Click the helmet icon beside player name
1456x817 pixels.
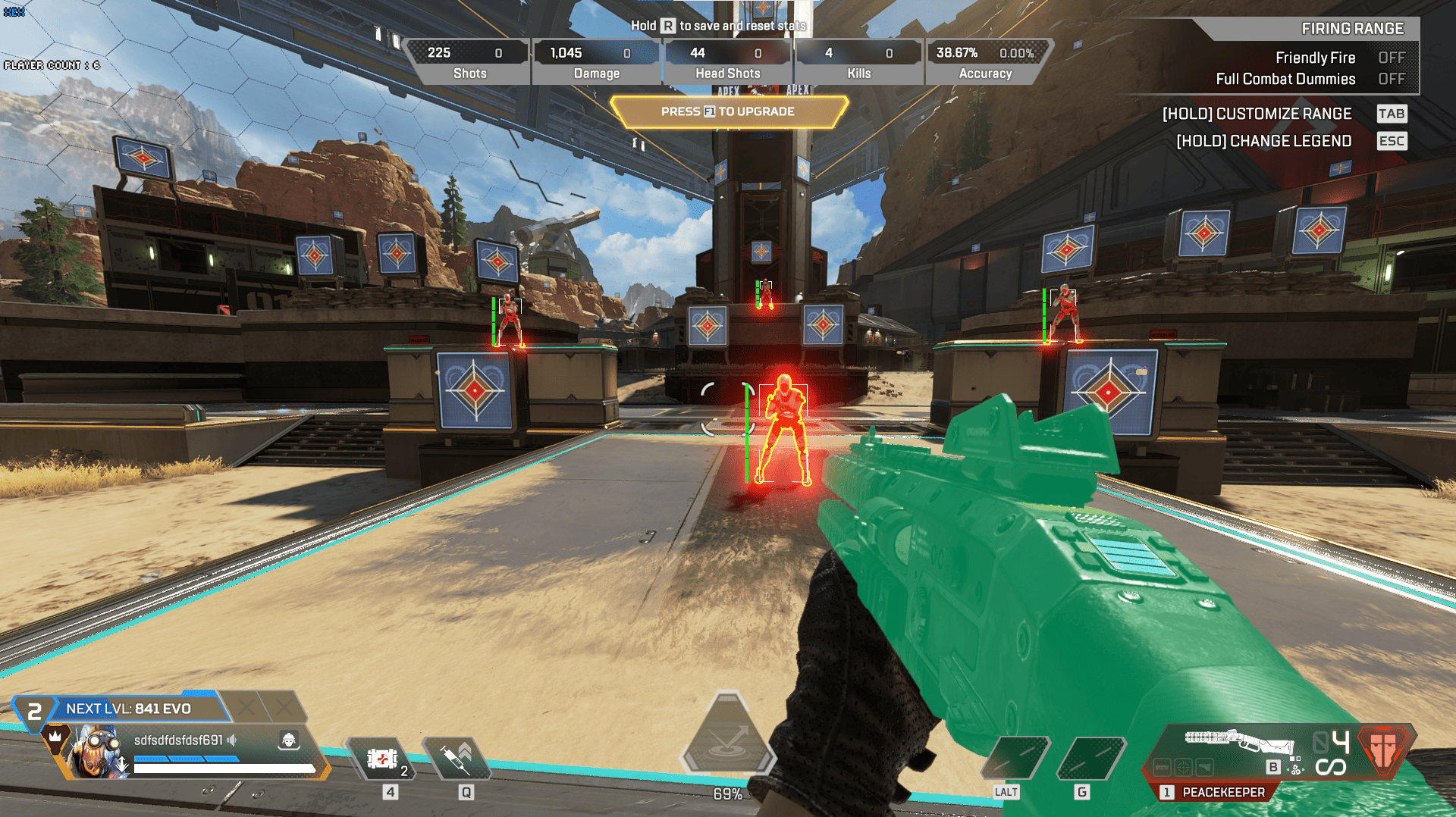pos(288,740)
